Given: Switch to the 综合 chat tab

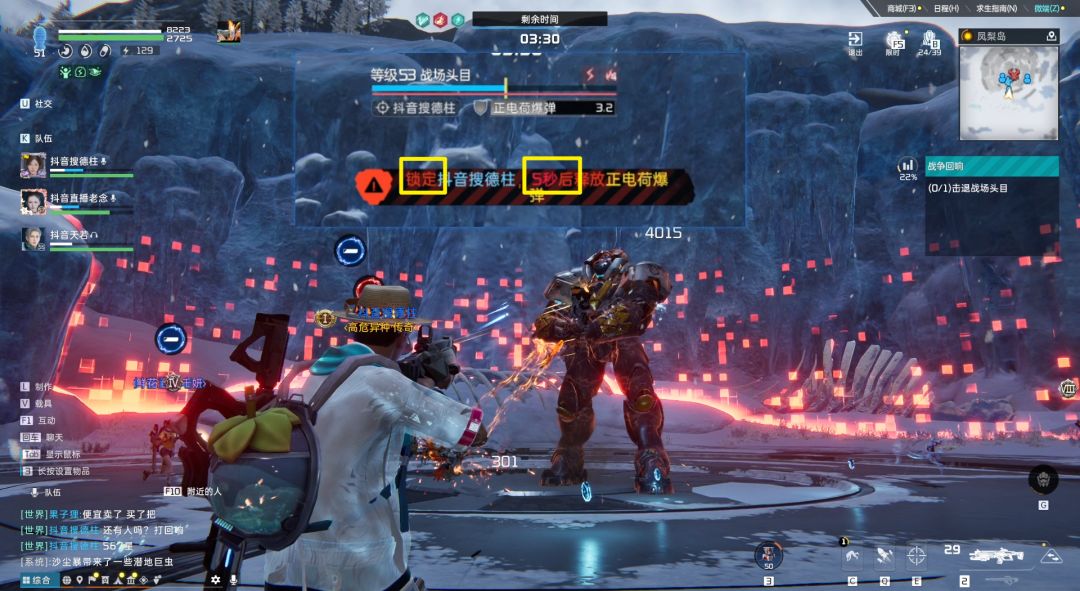Looking at the screenshot, I should [x=35, y=579].
